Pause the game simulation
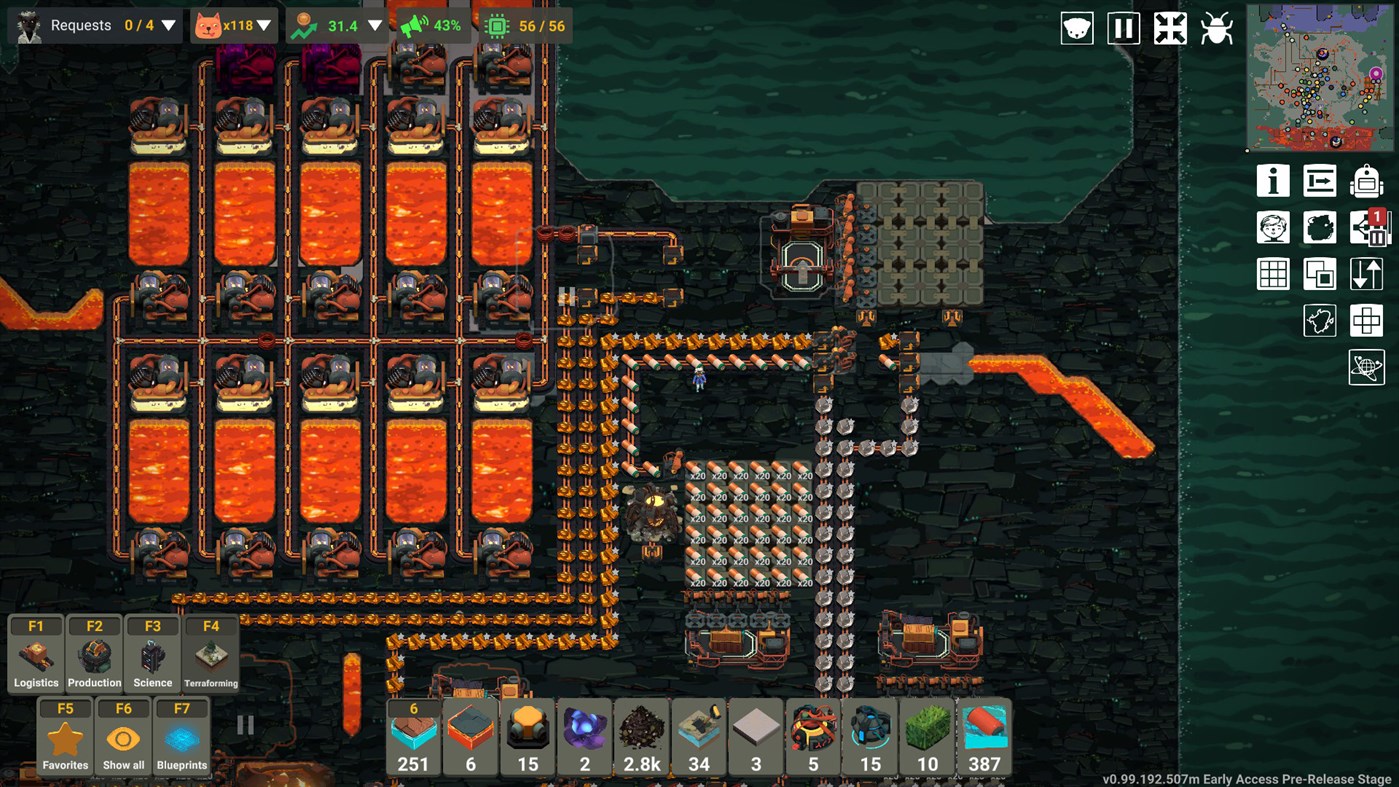Viewport: 1399px width, 787px height. click(1123, 28)
